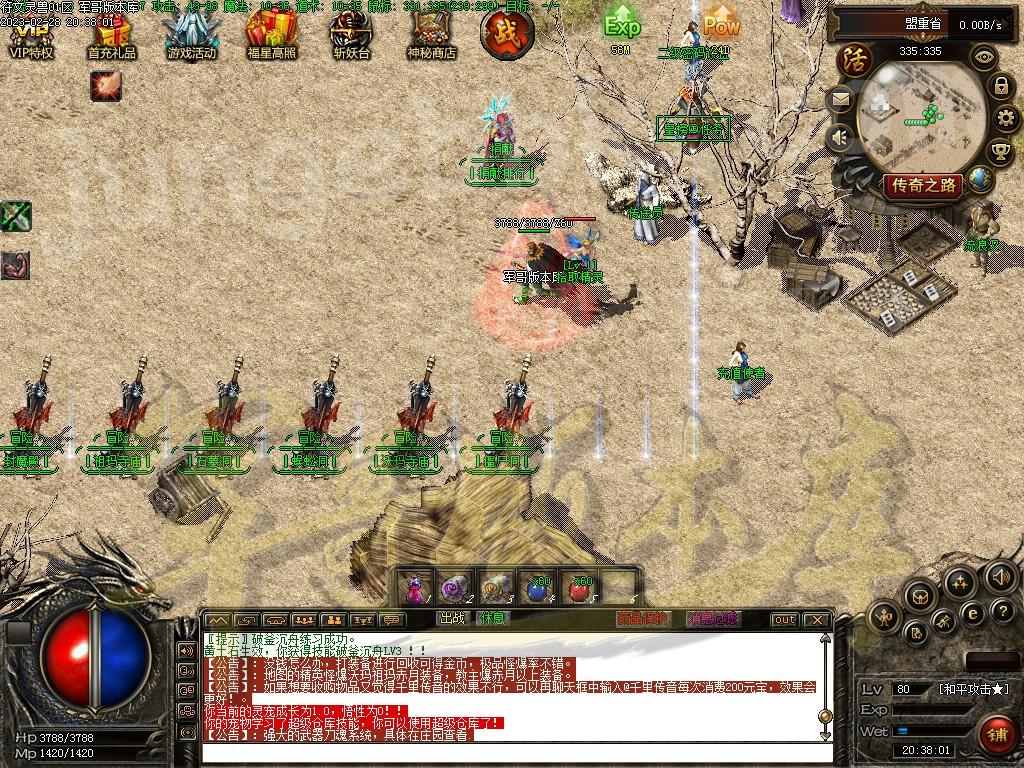1024x768 pixels.
Task: Click the eye icon above the minimap
Action: 985,57
